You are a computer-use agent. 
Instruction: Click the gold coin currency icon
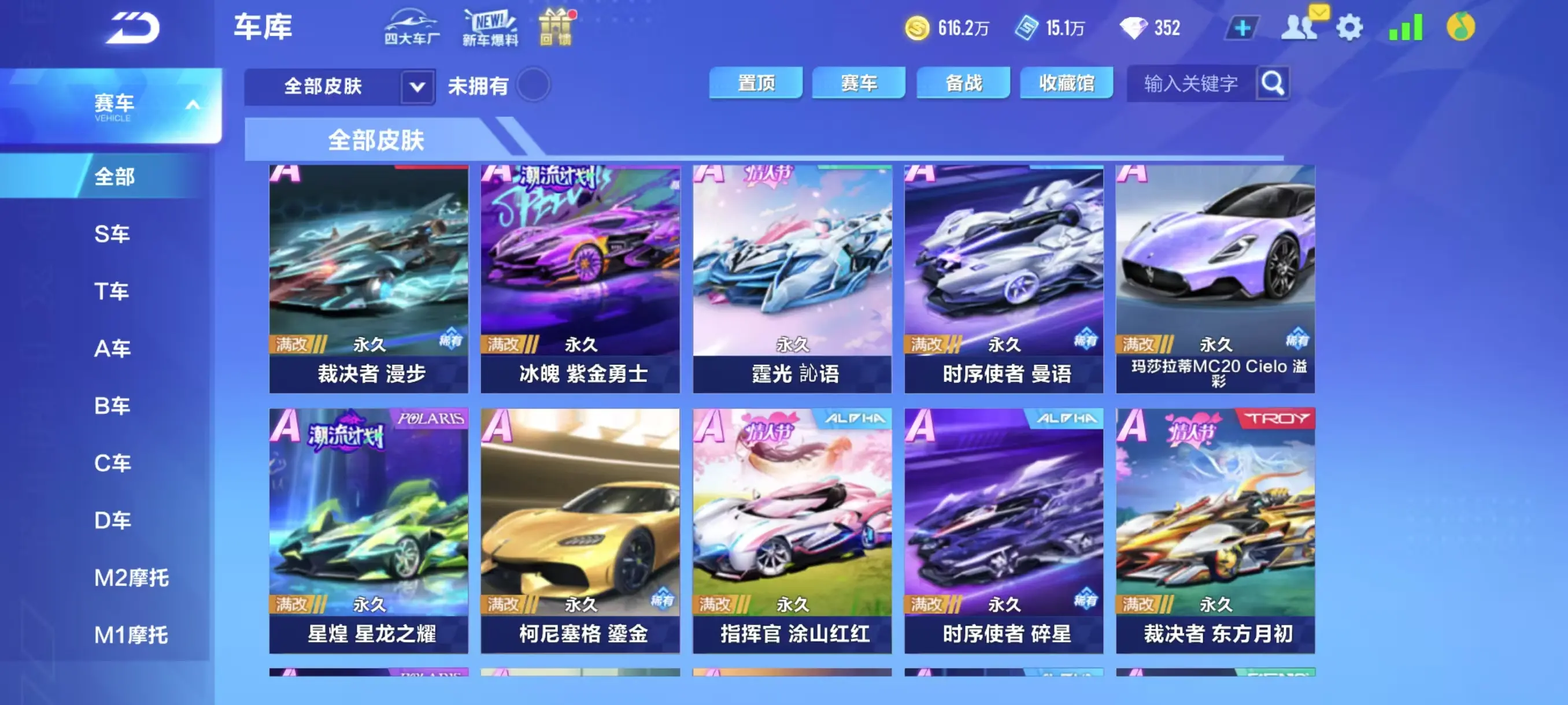point(920,27)
